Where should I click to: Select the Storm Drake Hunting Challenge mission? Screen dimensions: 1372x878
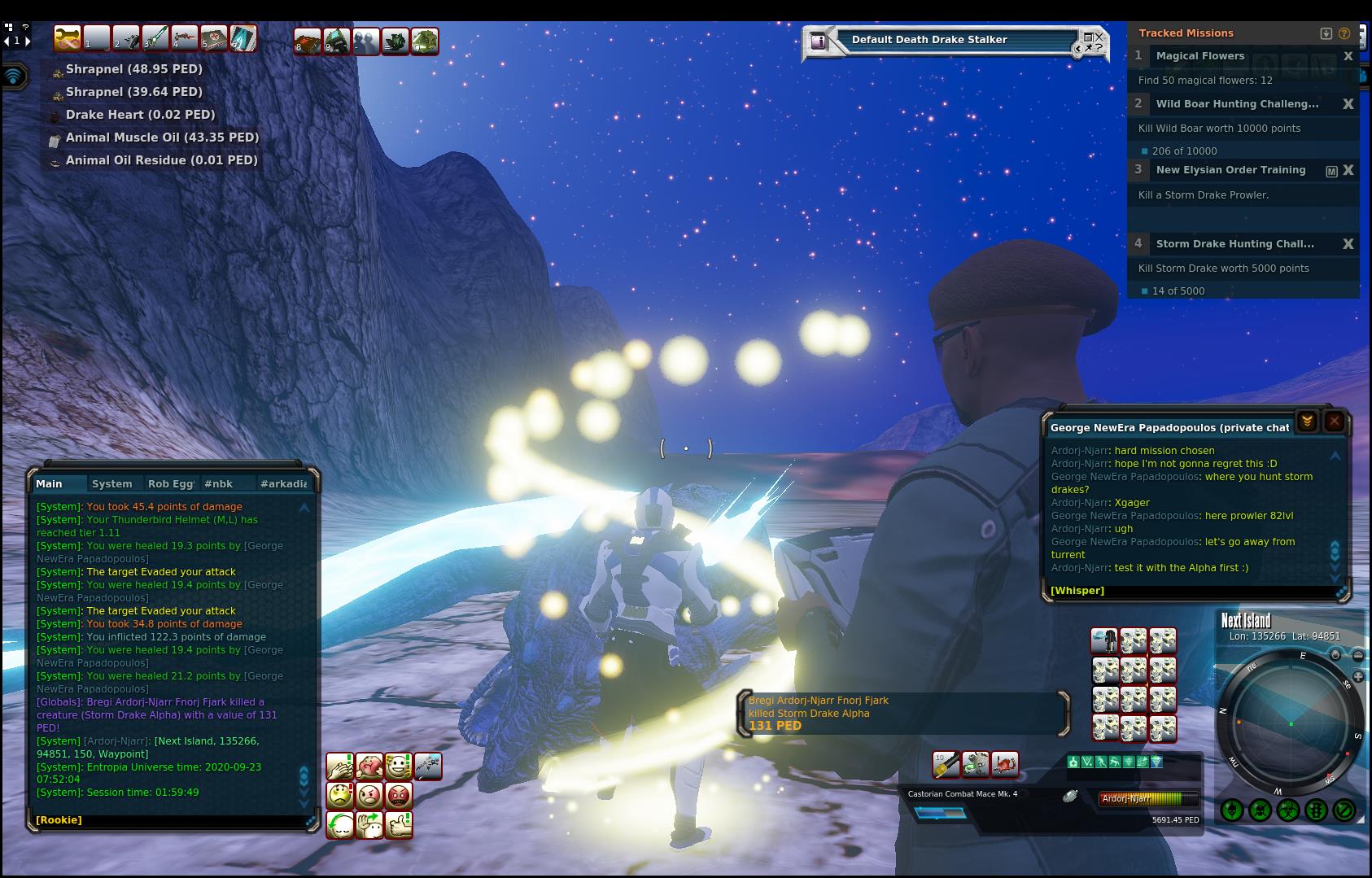pyautogui.click(x=1234, y=243)
